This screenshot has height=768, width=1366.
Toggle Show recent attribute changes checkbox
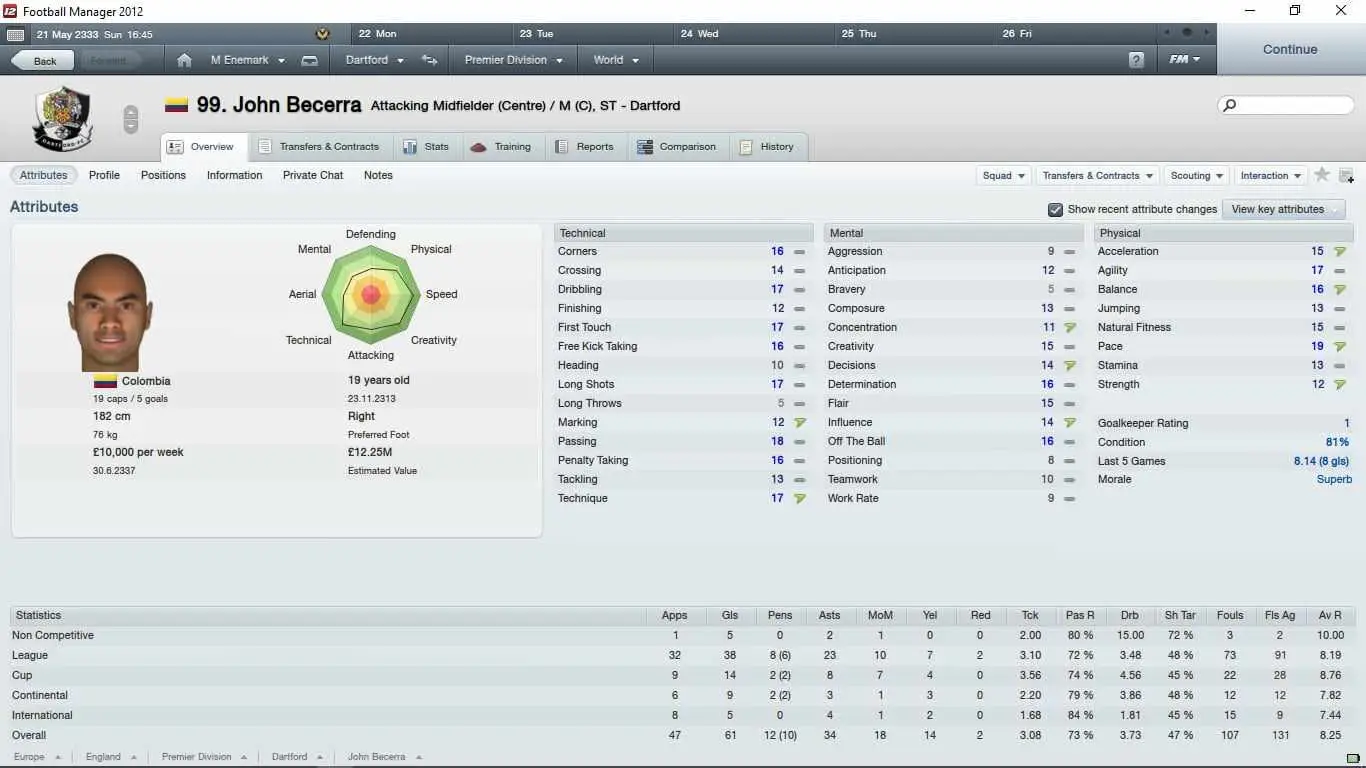(x=1055, y=210)
